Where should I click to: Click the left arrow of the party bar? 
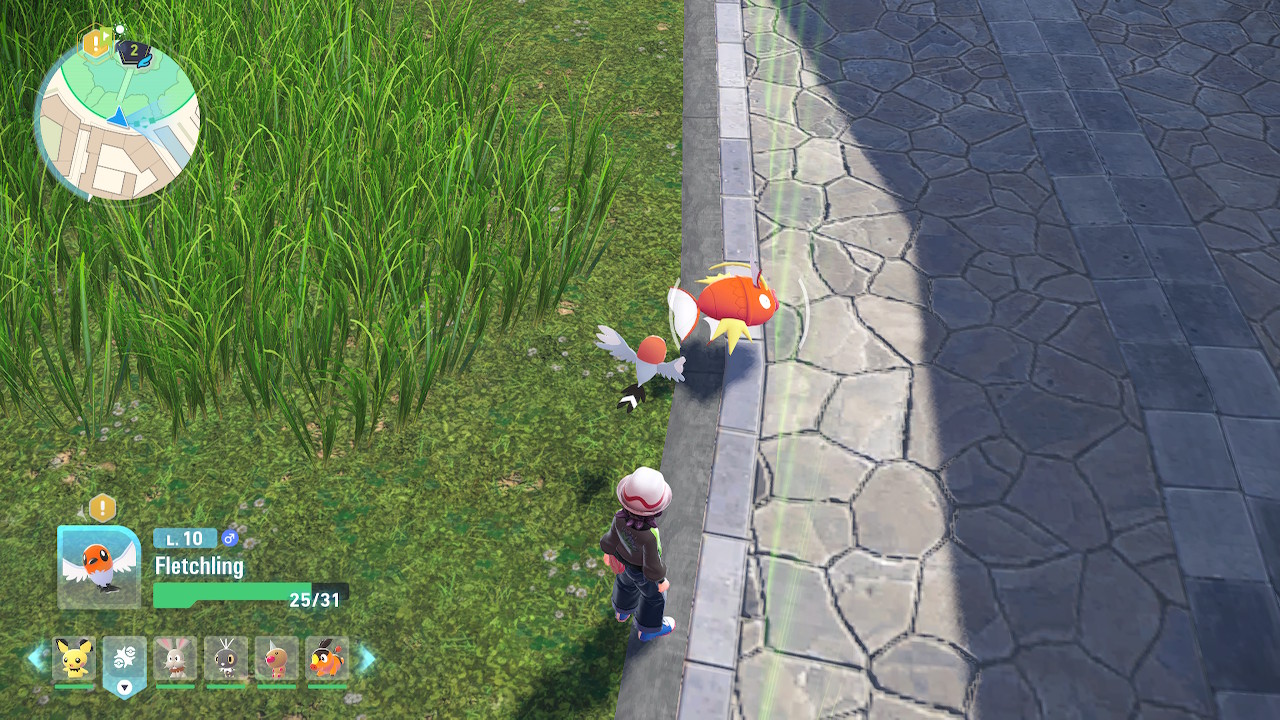tap(37, 658)
